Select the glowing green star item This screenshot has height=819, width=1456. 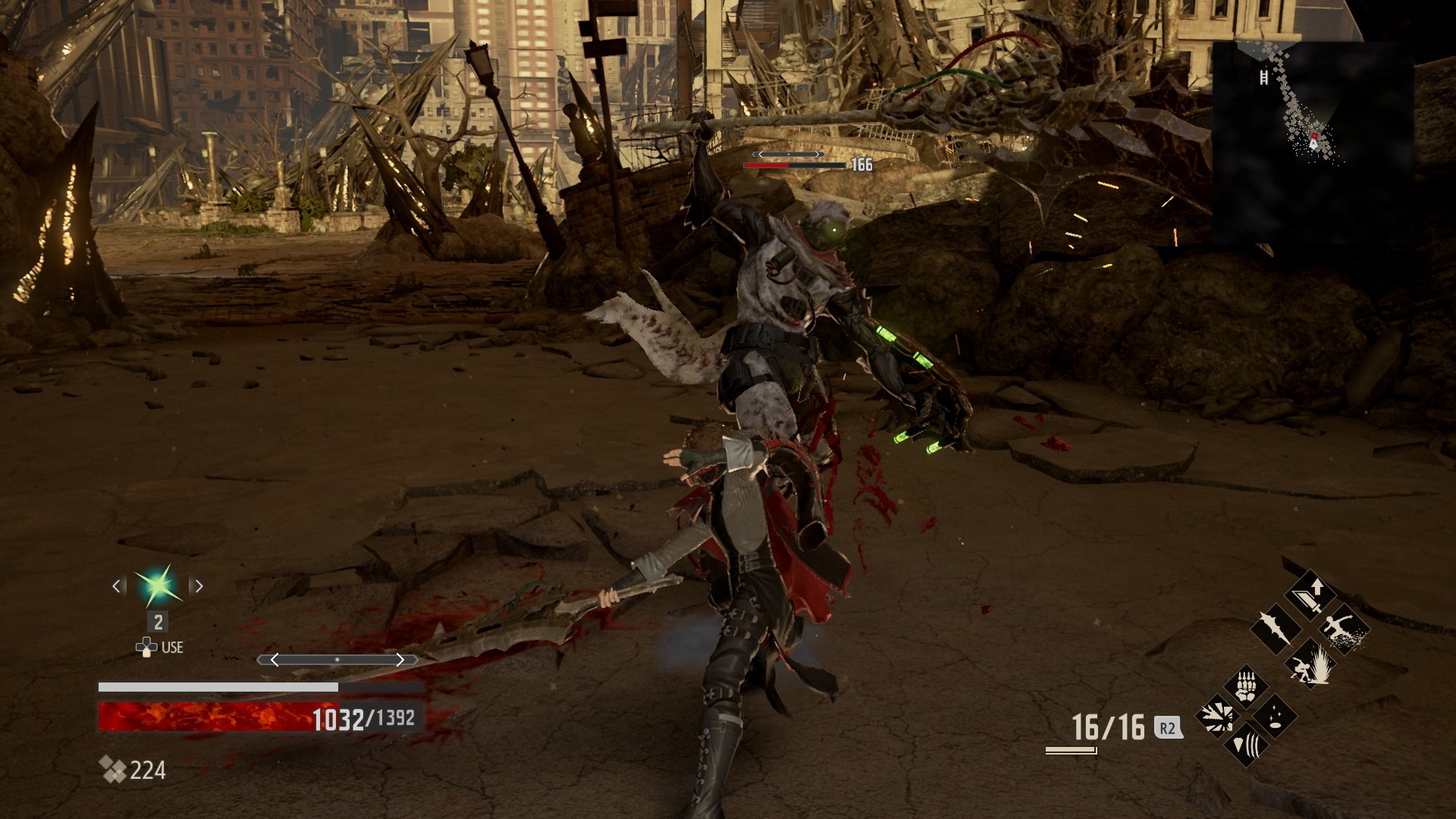[158, 586]
